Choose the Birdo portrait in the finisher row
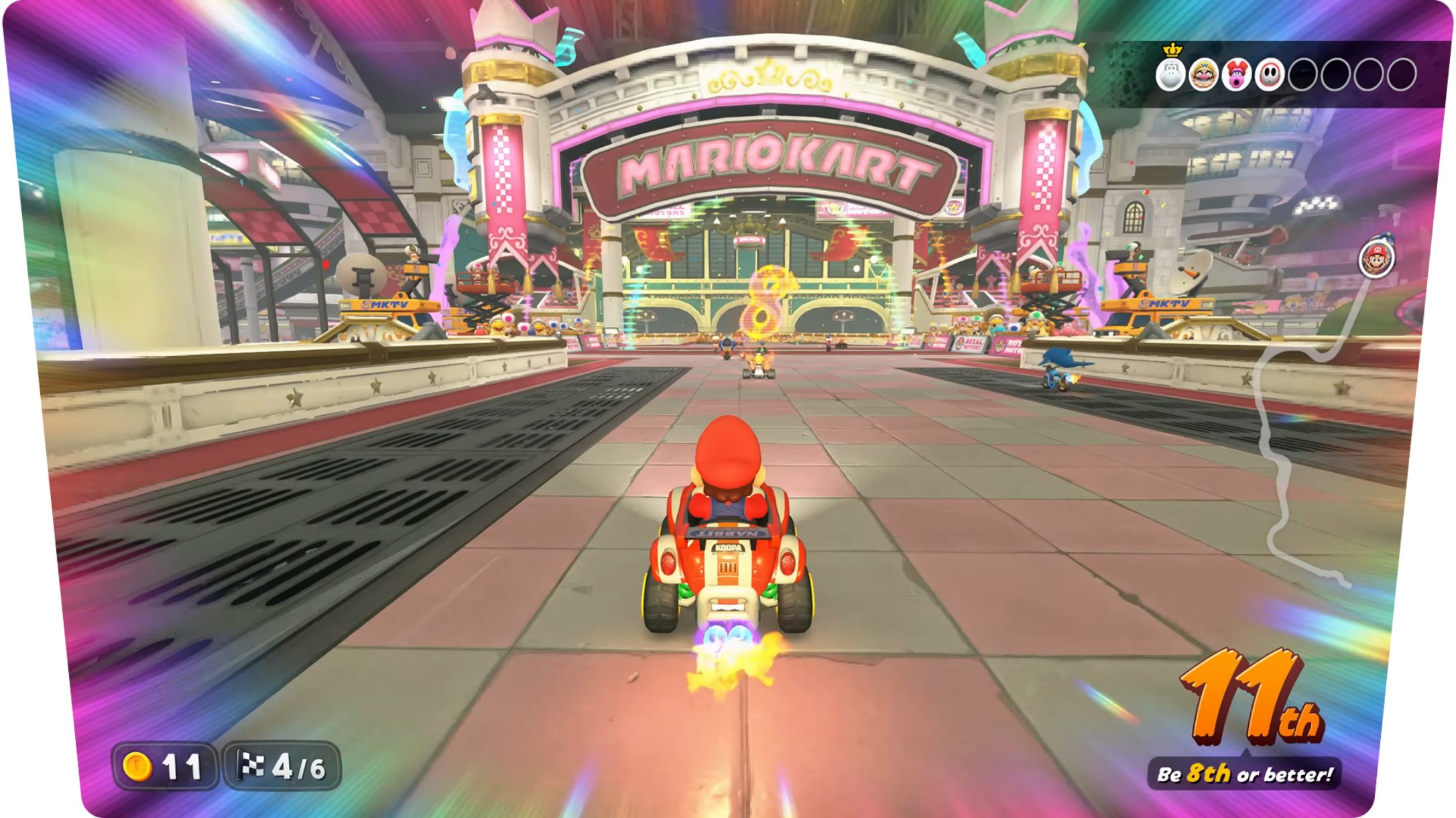This screenshot has width=1456, height=818. (x=1237, y=74)
